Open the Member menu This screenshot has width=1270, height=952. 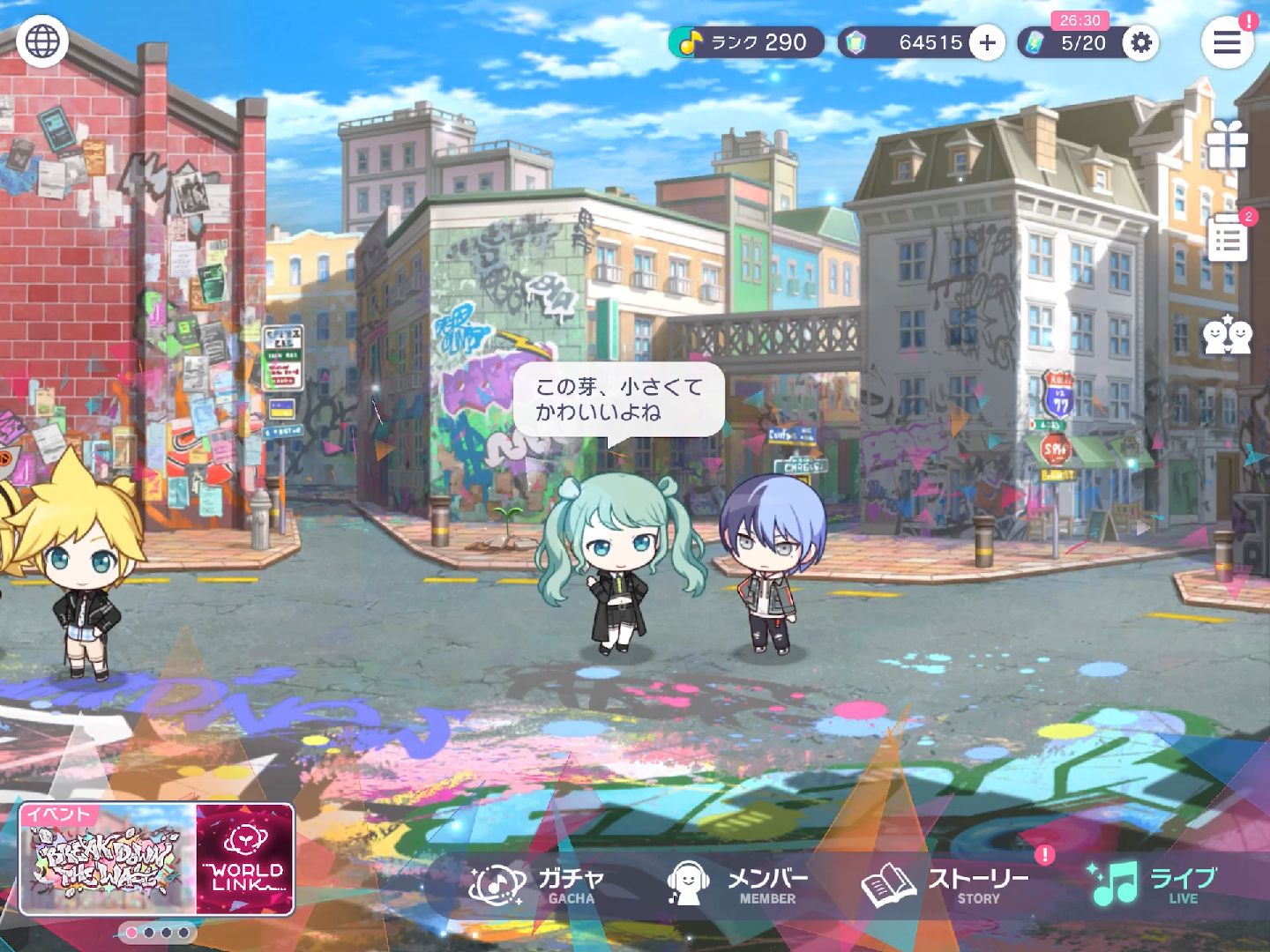coord(737,885)
